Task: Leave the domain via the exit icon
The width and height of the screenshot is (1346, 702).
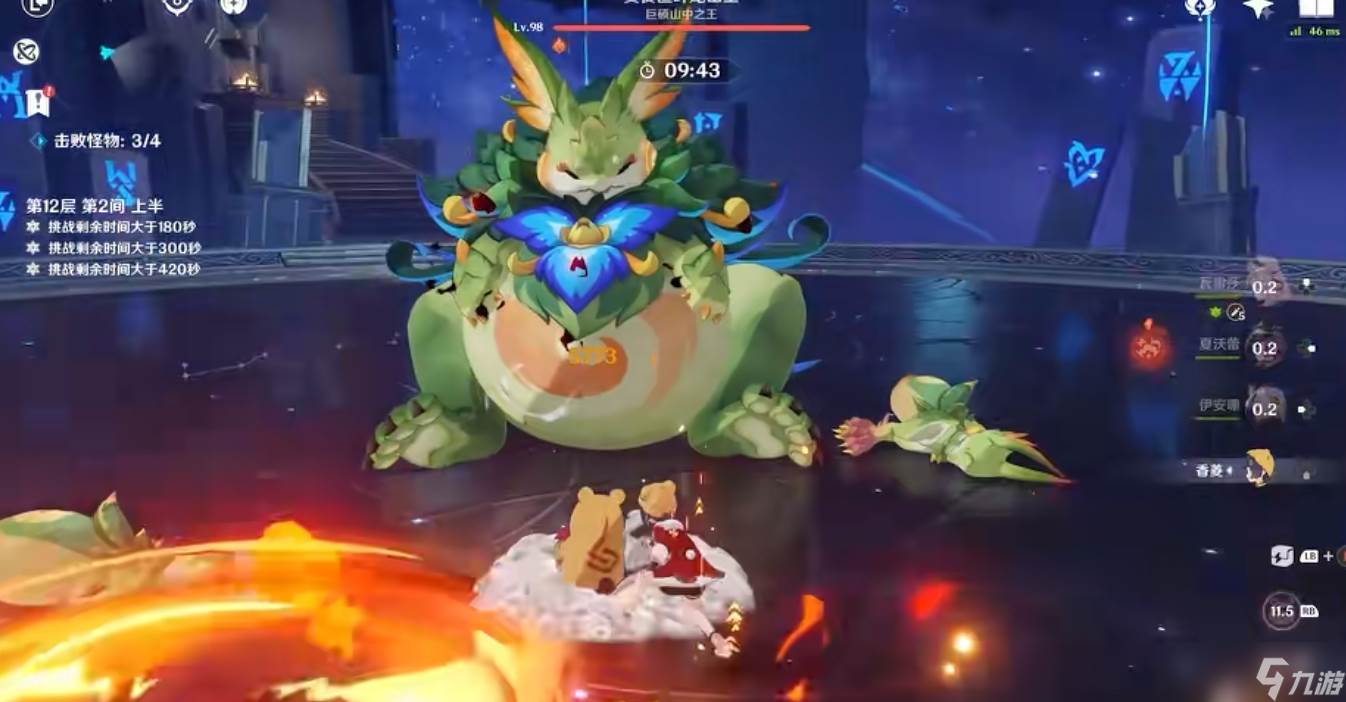Action: [37, 6]
